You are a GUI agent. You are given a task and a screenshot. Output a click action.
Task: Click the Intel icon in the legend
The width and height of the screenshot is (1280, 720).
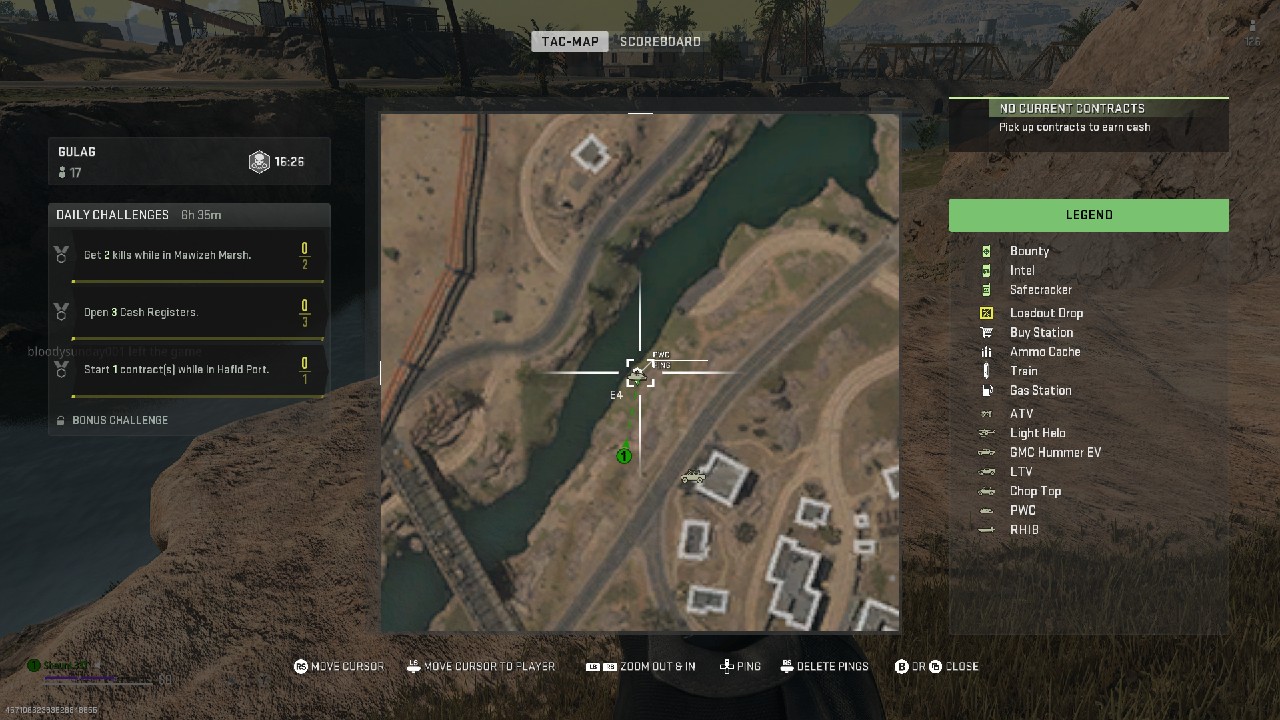click(x=988, y=270)
